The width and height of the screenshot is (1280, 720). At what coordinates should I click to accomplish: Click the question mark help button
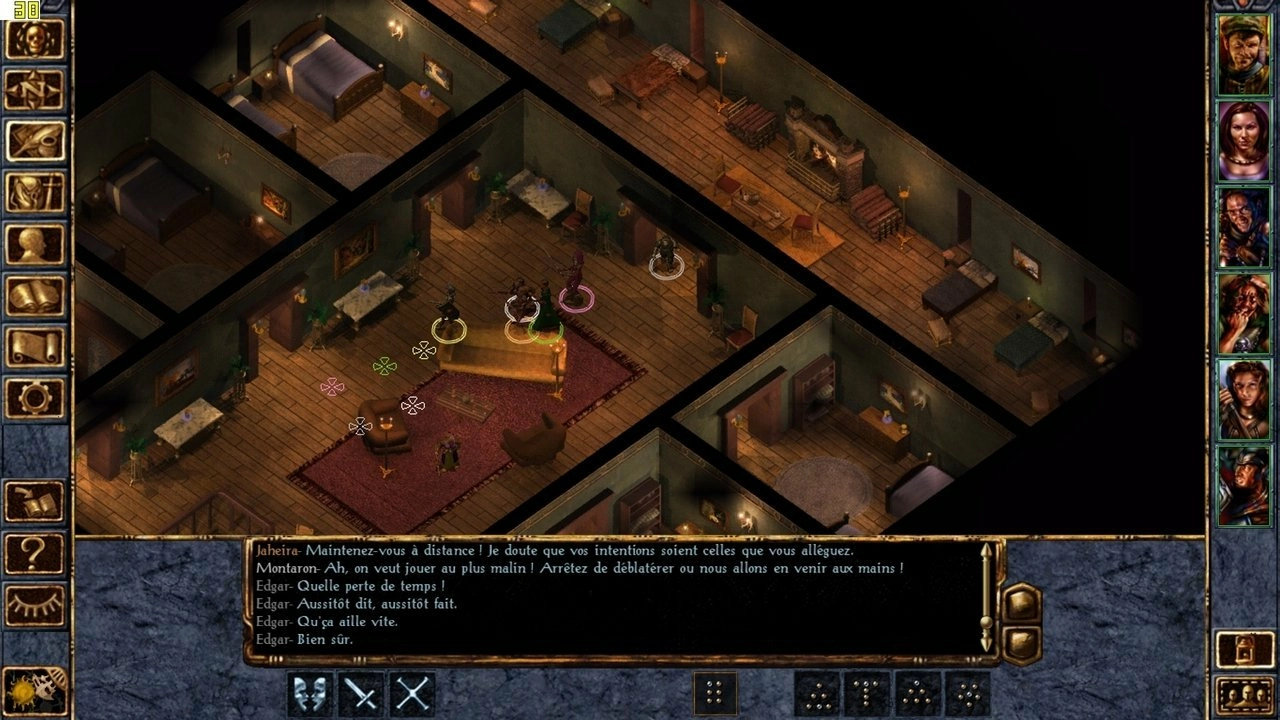pyautogui.click(x=35, y=553)
